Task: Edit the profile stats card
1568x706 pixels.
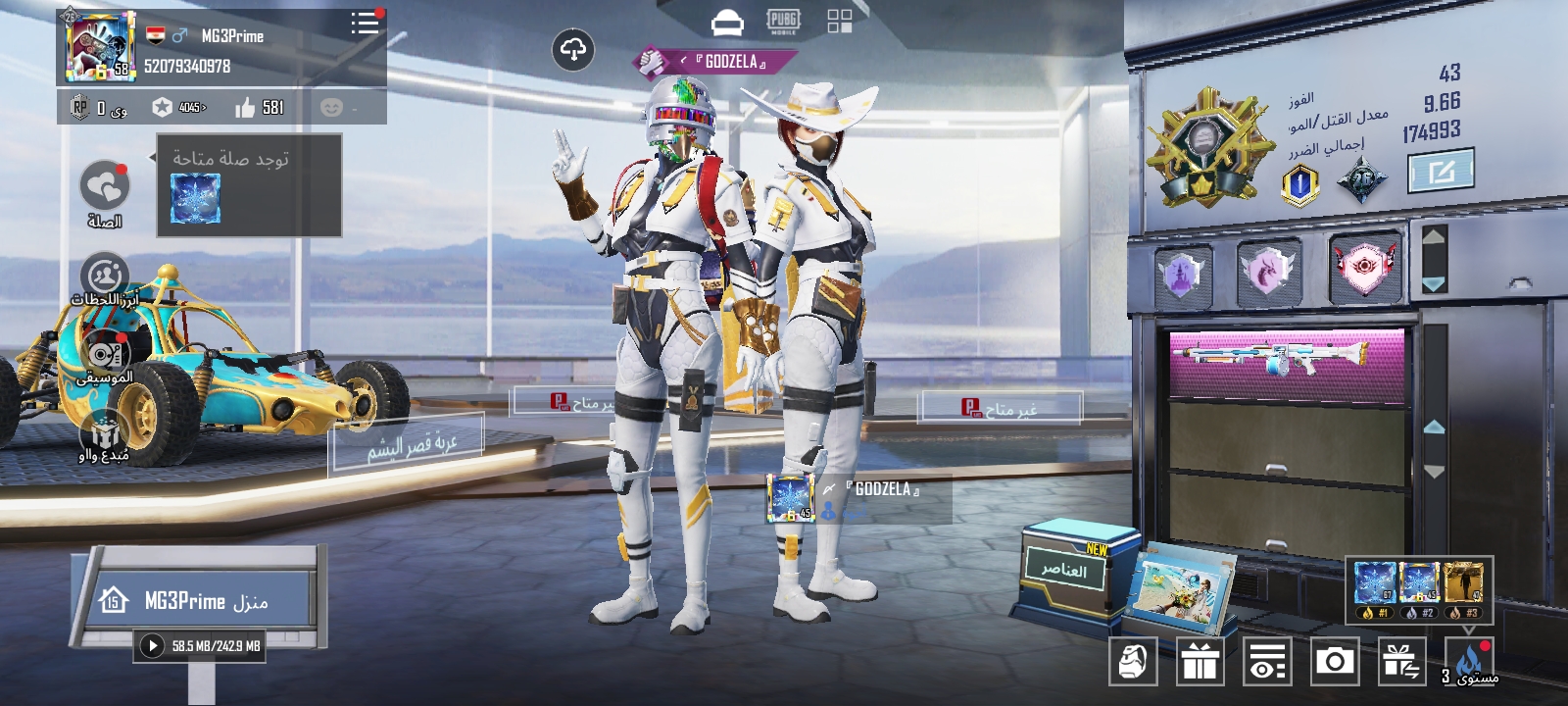Action: click(x=1441, y=173)
